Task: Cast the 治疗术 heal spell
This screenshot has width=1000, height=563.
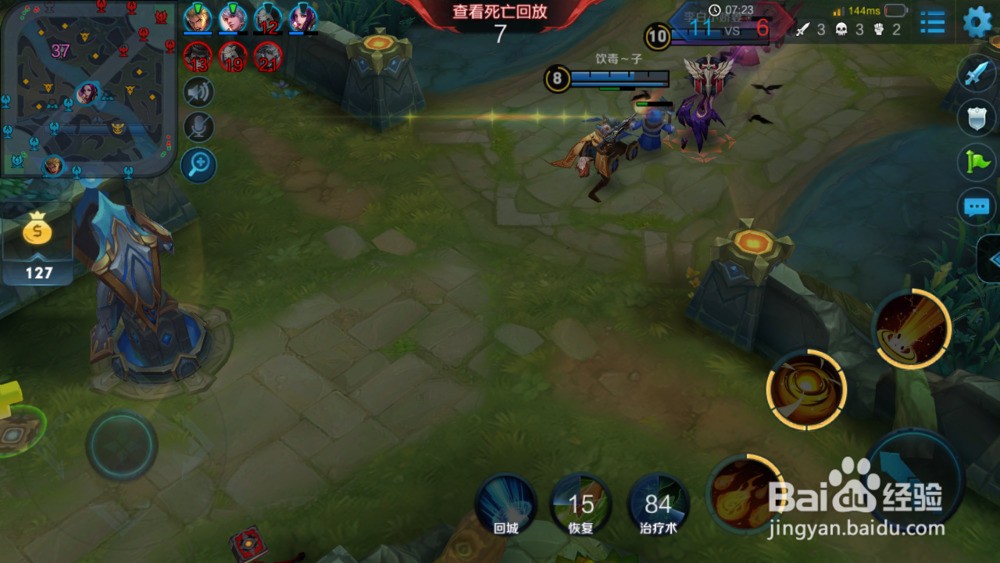Action: click(x=658, y=504)
